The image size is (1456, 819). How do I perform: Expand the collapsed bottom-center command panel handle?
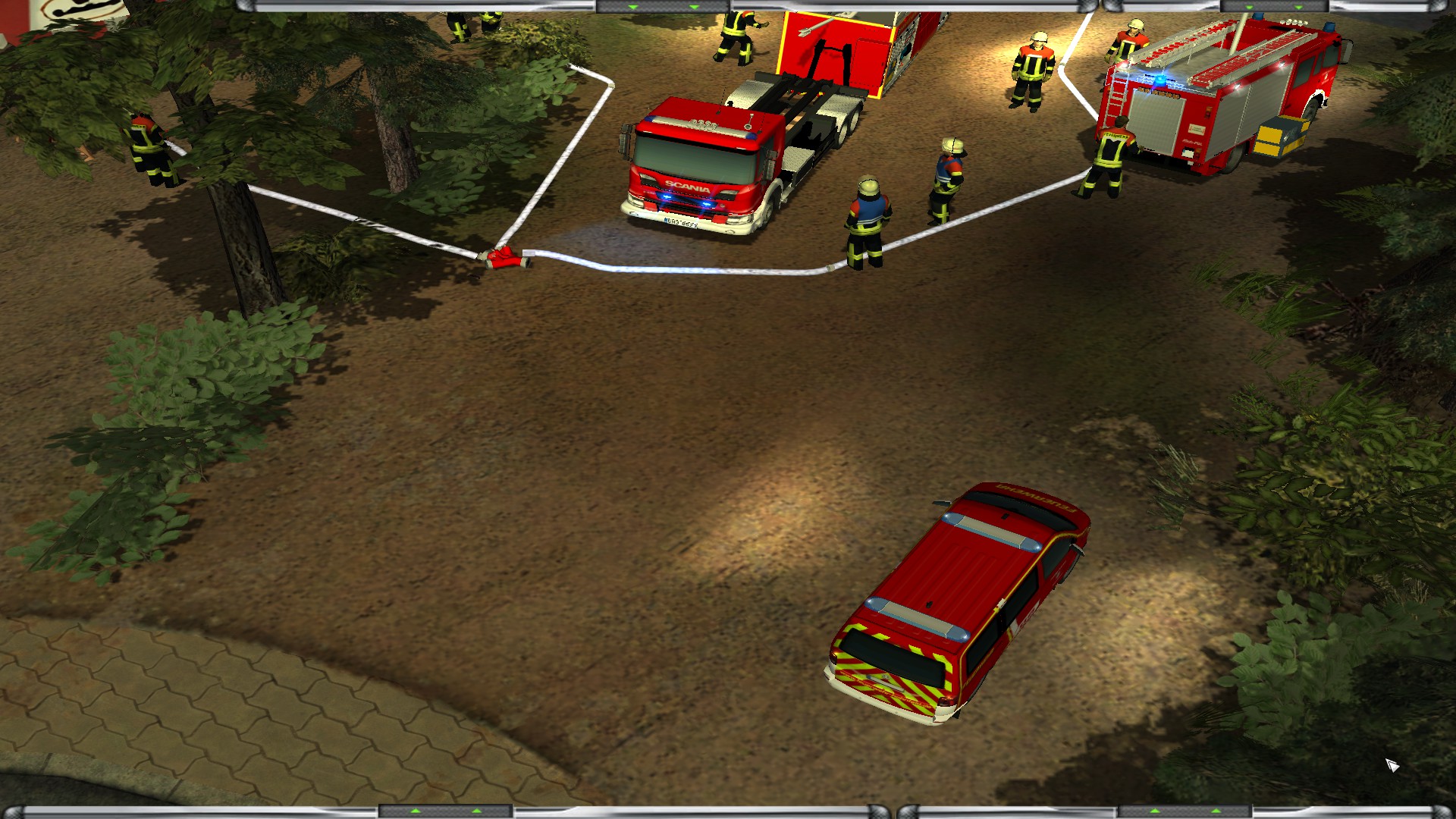click(x=446, y=811)
